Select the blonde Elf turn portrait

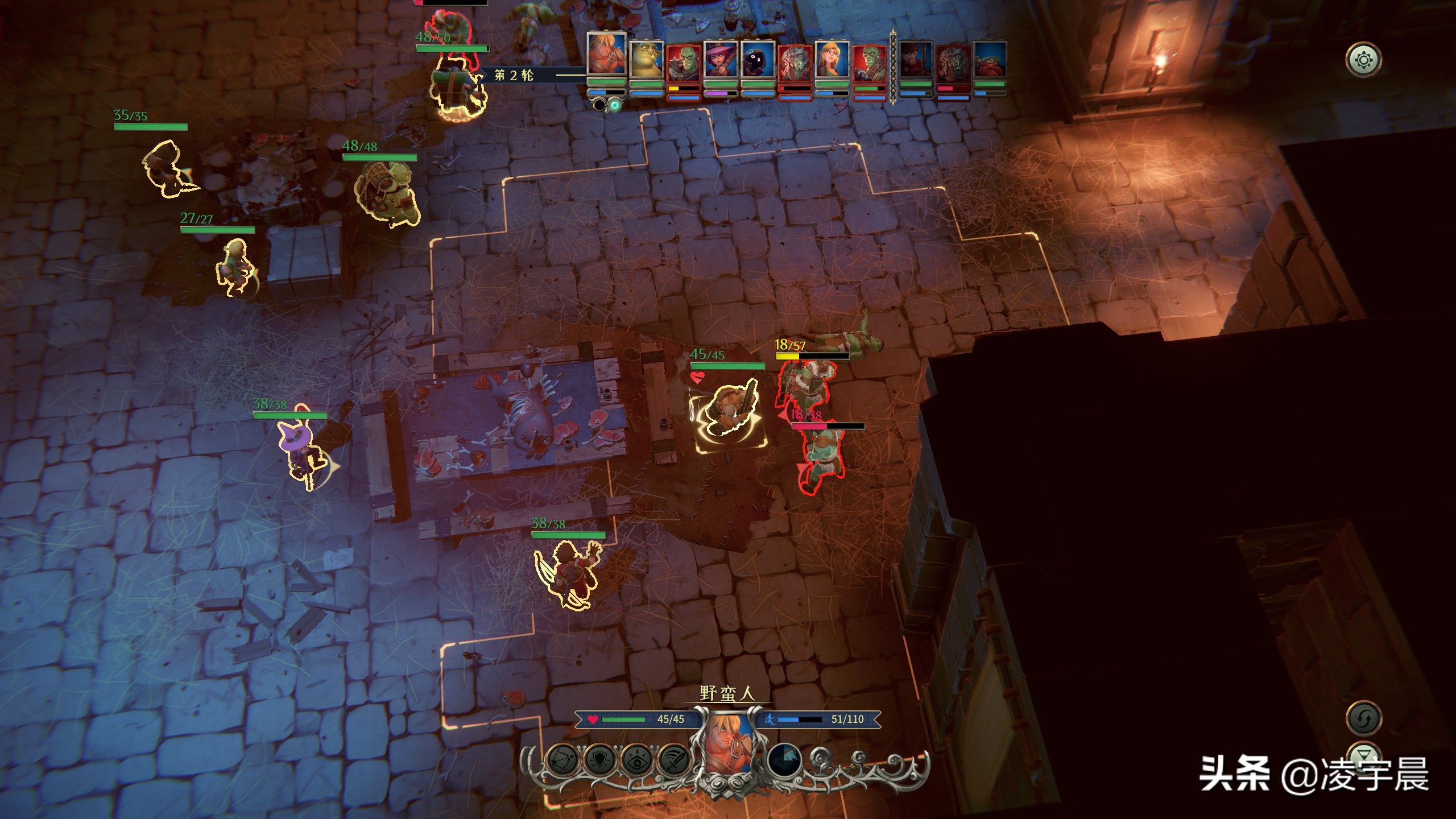(x=832, y=60)
